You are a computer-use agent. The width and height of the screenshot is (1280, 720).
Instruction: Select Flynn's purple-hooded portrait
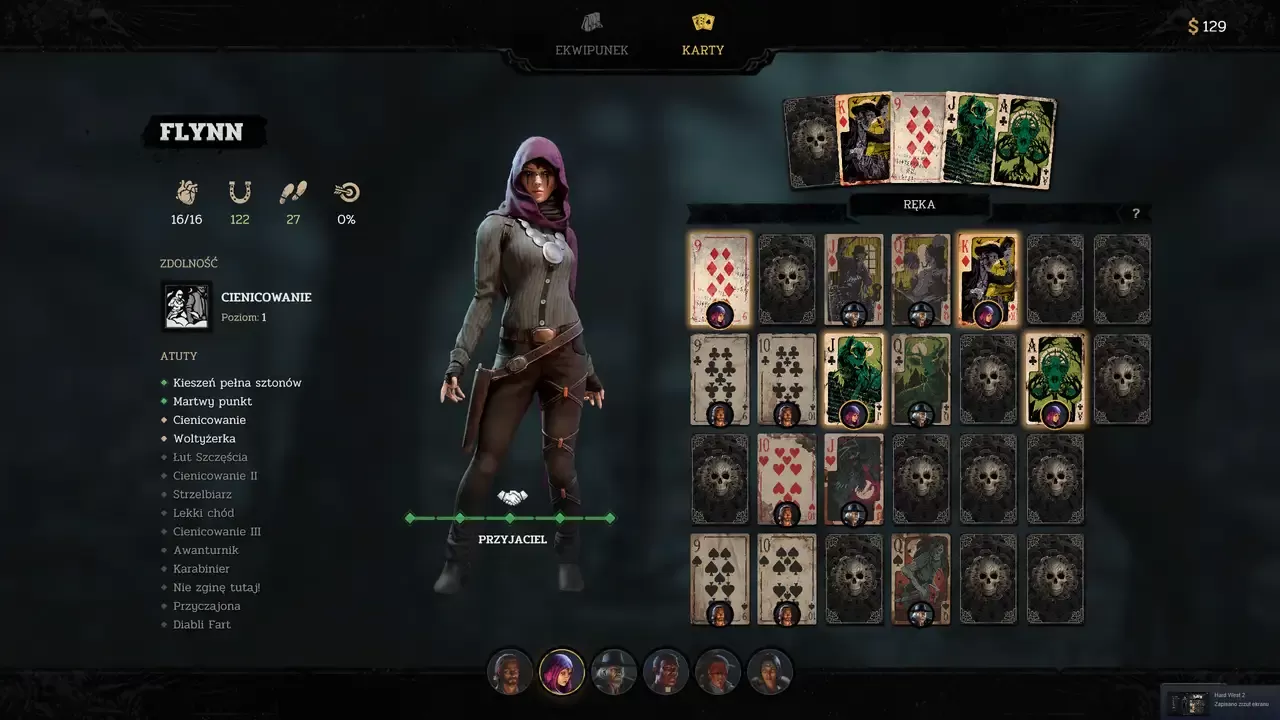coord(562,672)
